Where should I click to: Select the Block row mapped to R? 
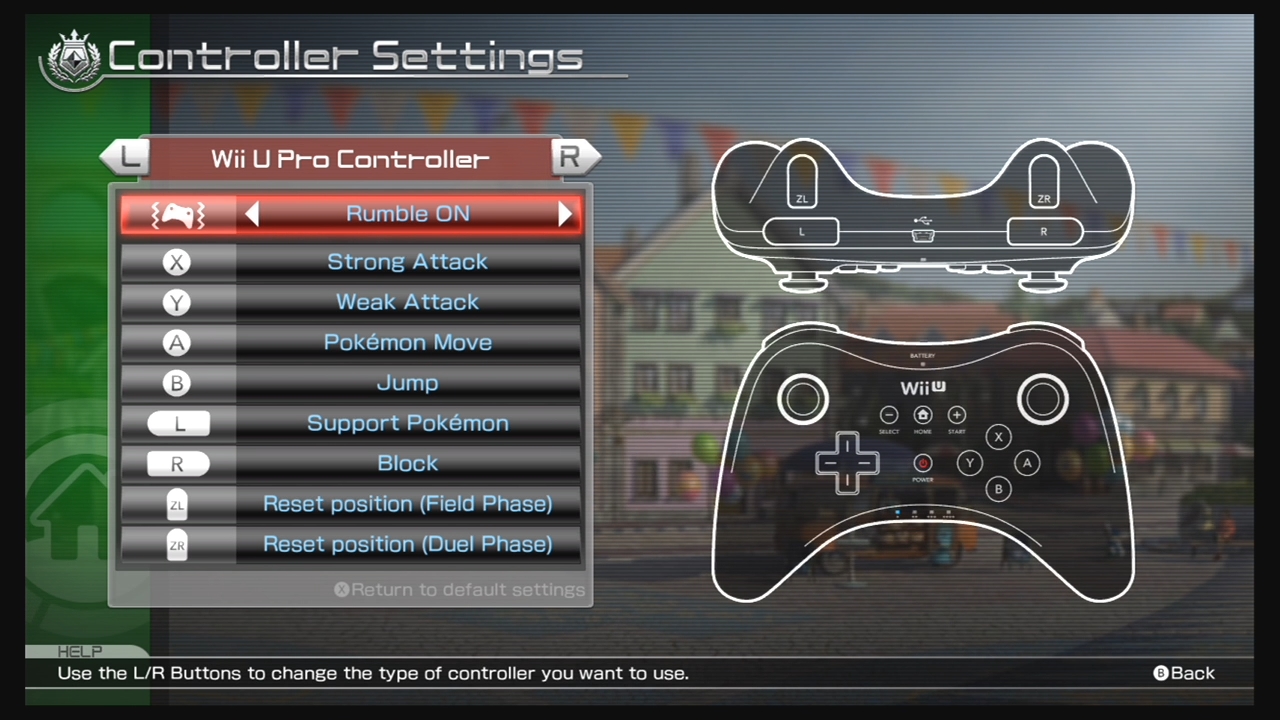pyautogui.click(x=407, y=463)
